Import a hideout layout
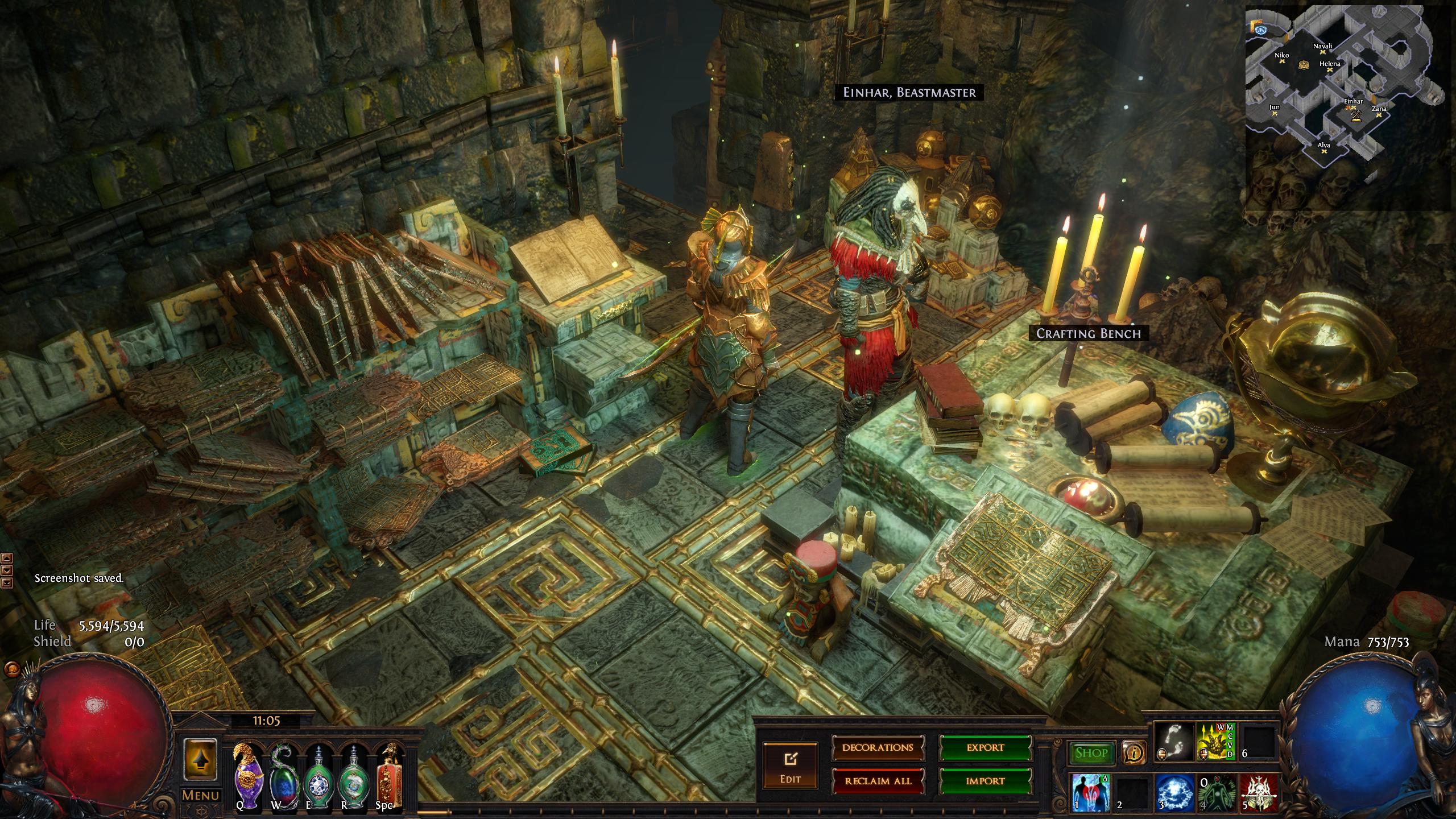1456x819 pixels. click(x=985, y=781)
